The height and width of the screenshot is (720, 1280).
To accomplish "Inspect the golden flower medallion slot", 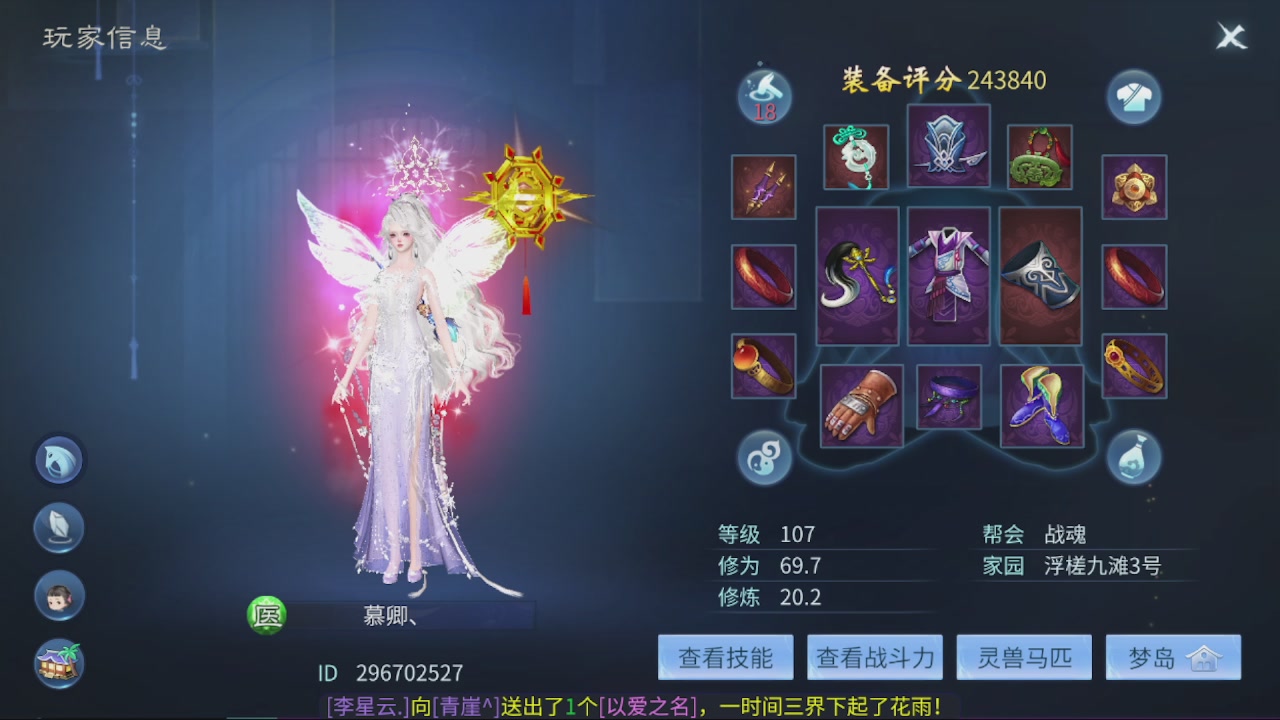I will 1135,187.
